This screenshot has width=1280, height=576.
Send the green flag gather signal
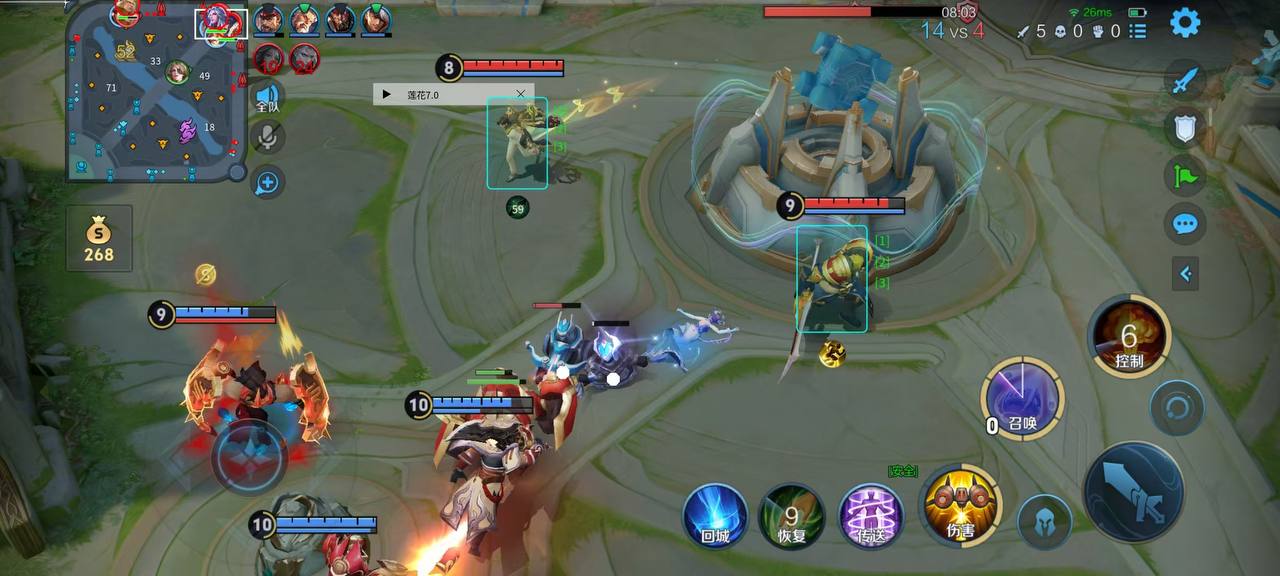[x=1185, y=176]
